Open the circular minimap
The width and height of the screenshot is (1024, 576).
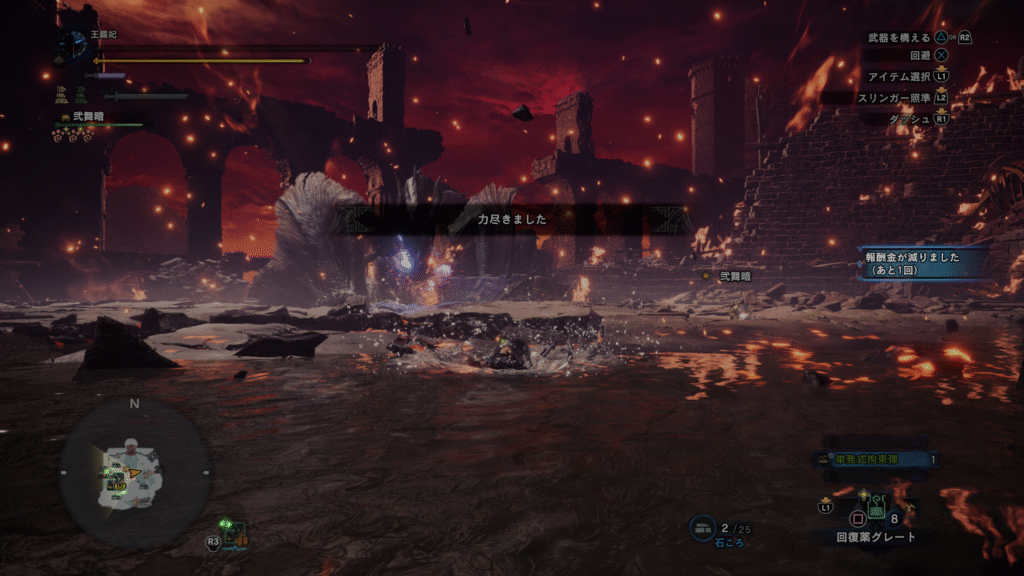[134, 471]
